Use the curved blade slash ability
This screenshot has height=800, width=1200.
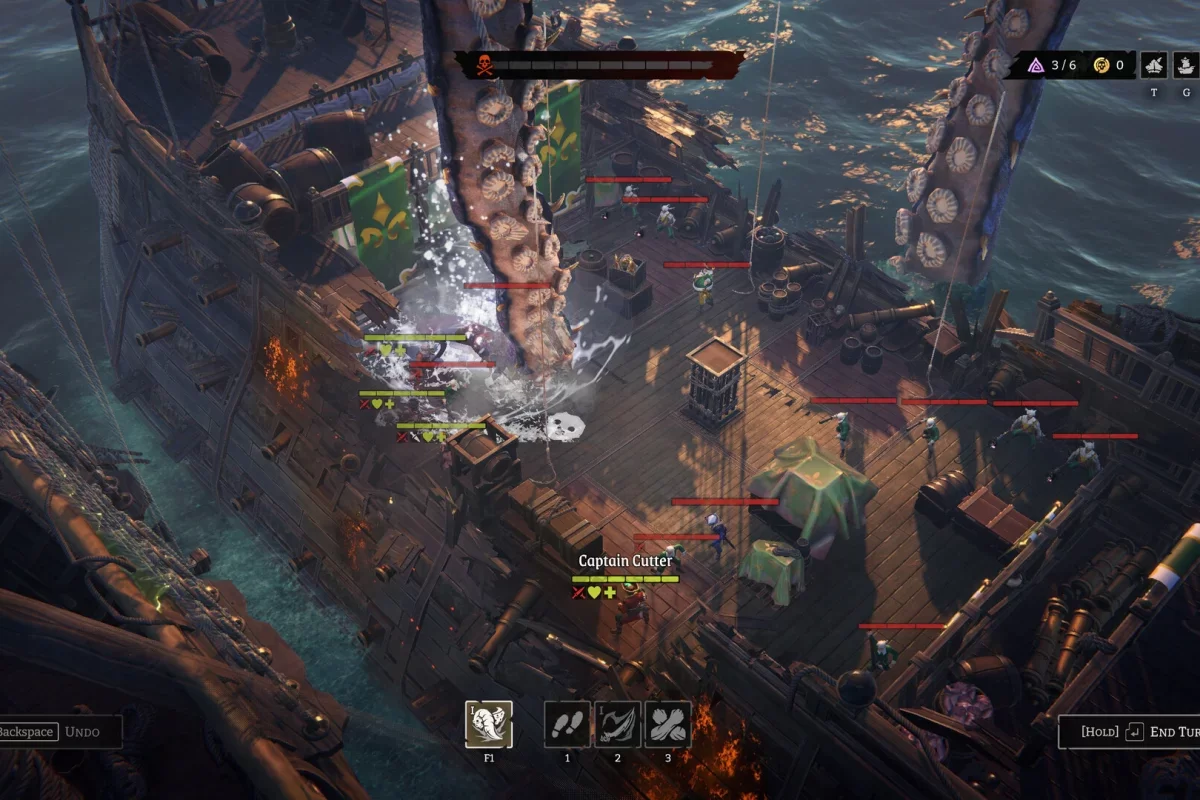point(617,724)
